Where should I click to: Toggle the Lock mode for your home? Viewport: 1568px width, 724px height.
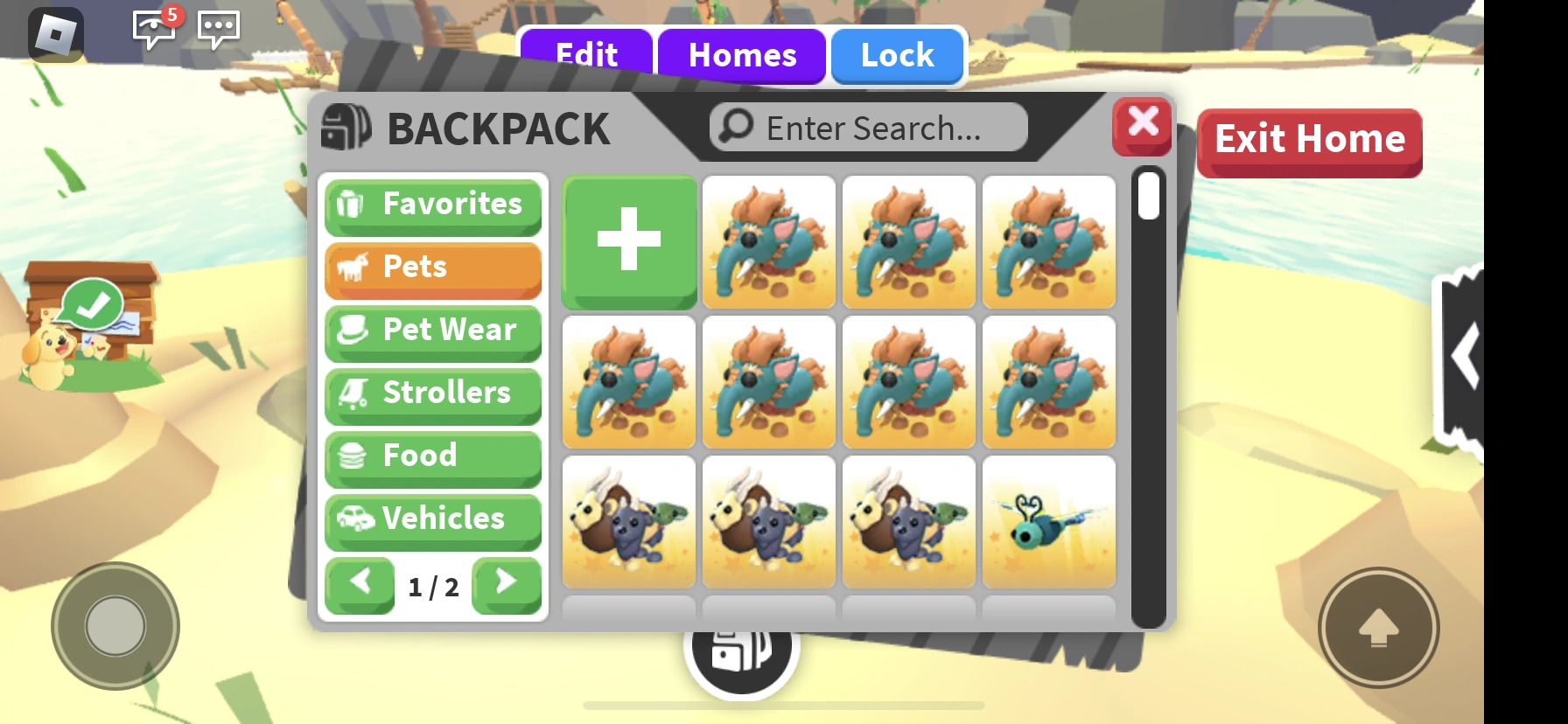click(x=896, y=55)
